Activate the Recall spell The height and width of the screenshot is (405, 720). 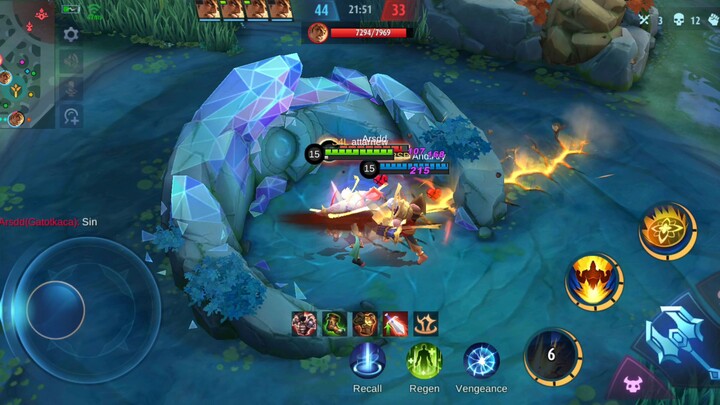[x=367, y=361]
